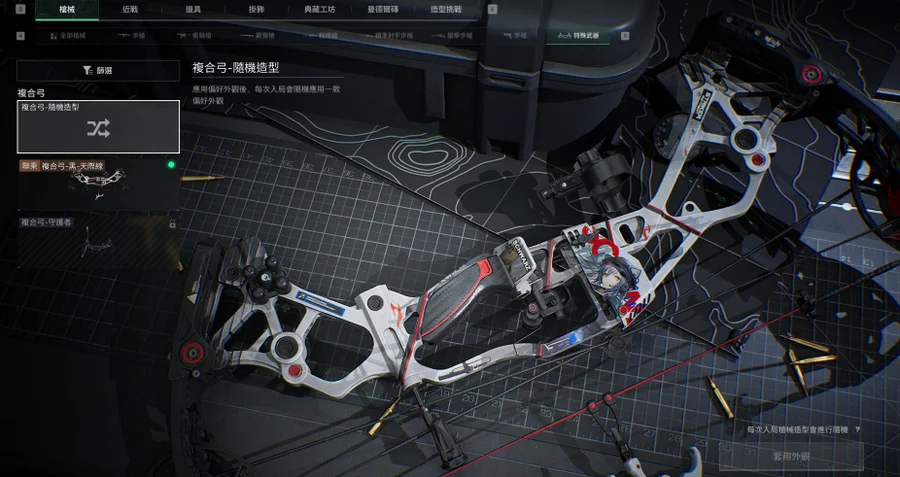Open the 近戰 melee tab
This screenshot has width=900, height=477.
point(130,9)
